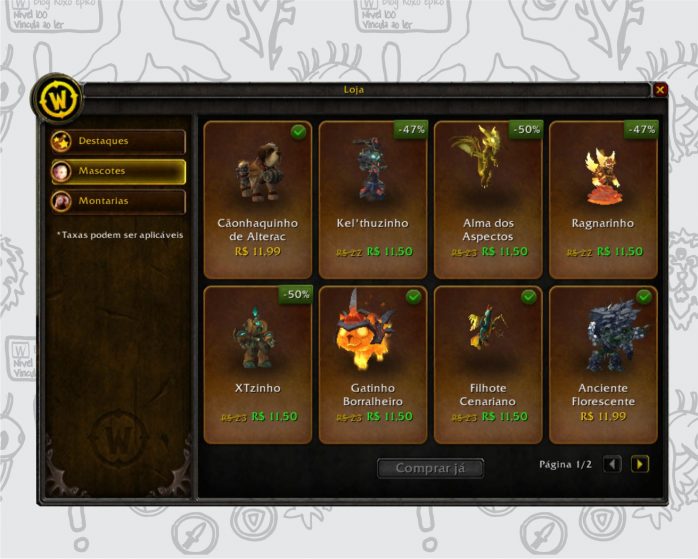Choose the XTzinho pet card
698x559 pixels.
point(258,364)
